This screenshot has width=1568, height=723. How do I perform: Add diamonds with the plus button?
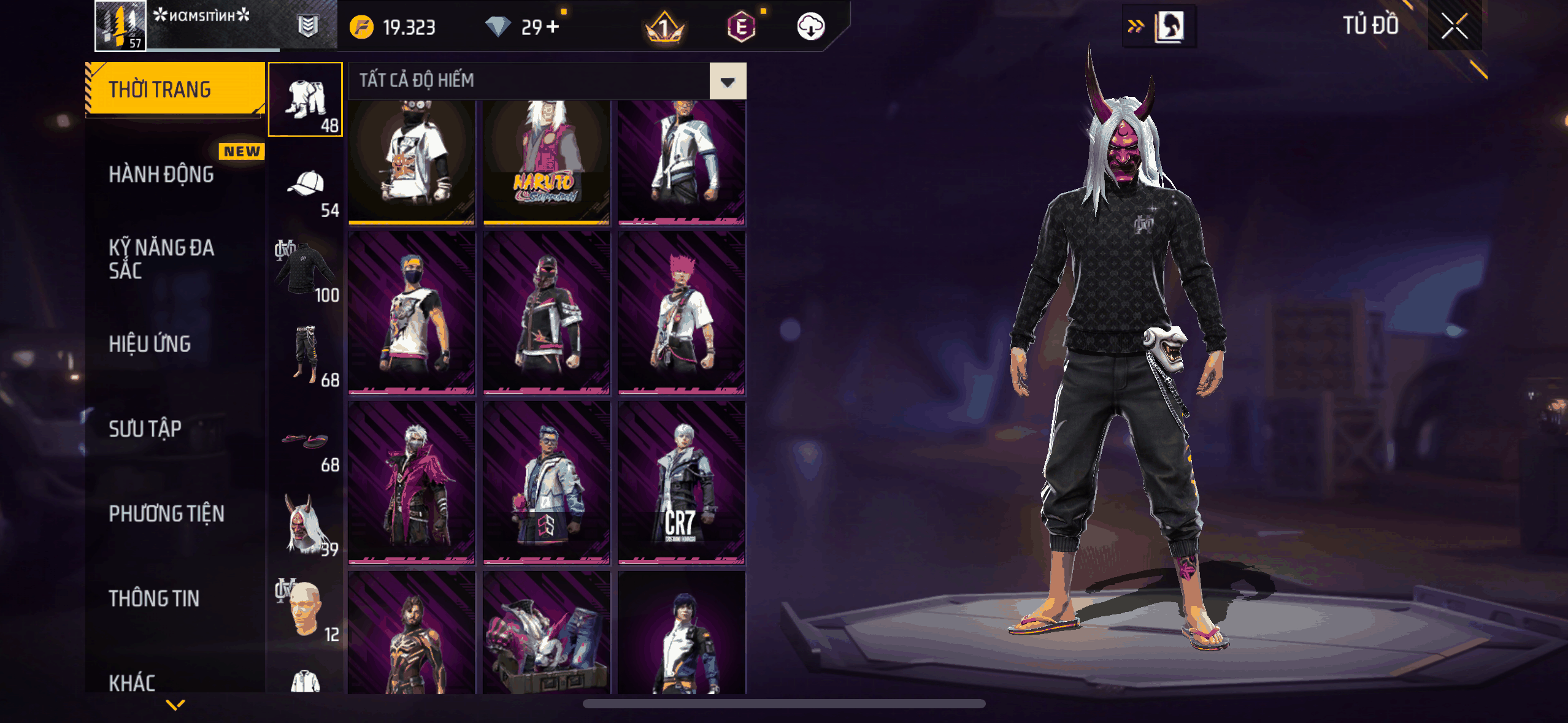pyautogui.click(x=553, y=27)
